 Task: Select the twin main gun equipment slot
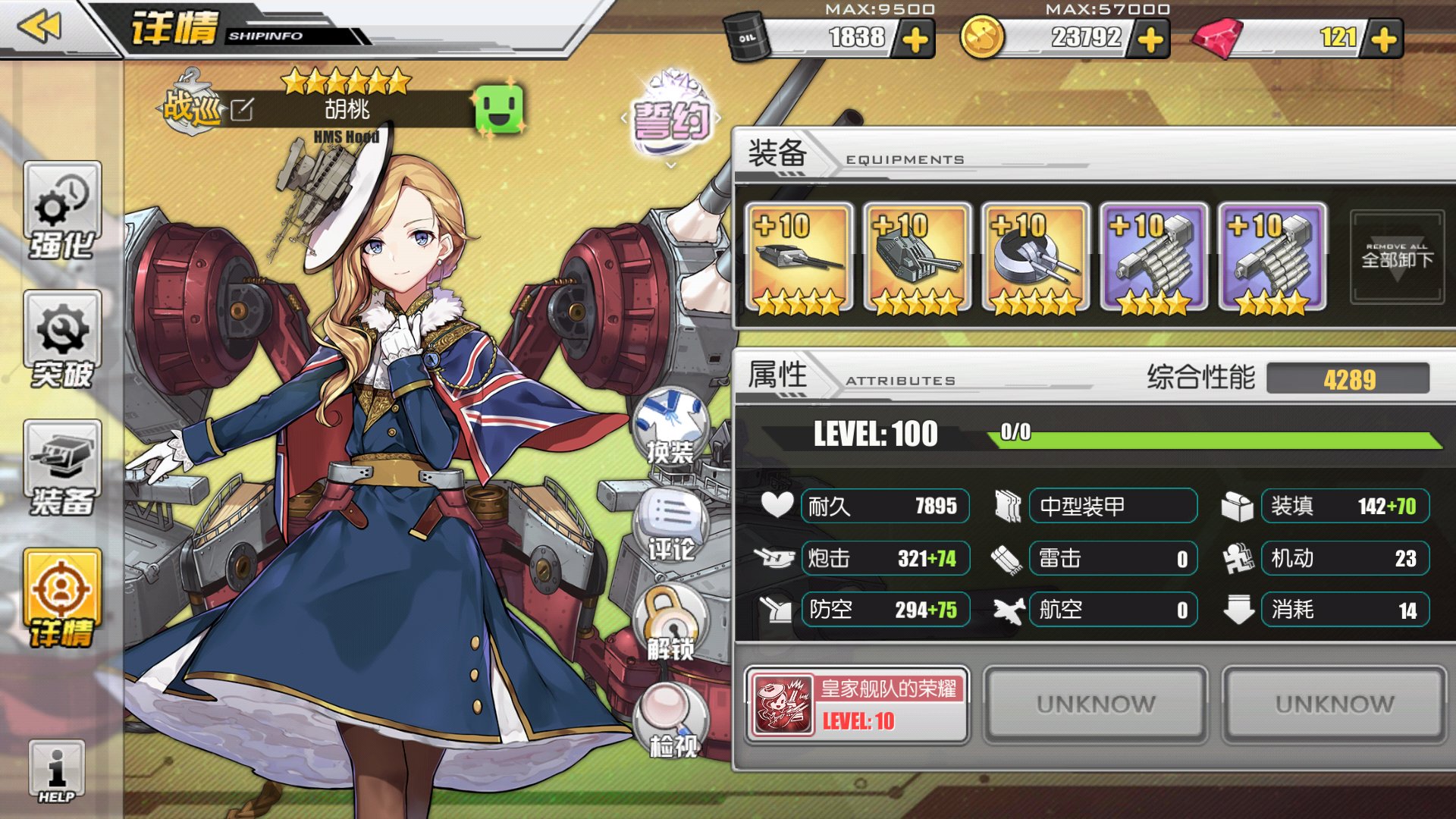pos(799,258)
